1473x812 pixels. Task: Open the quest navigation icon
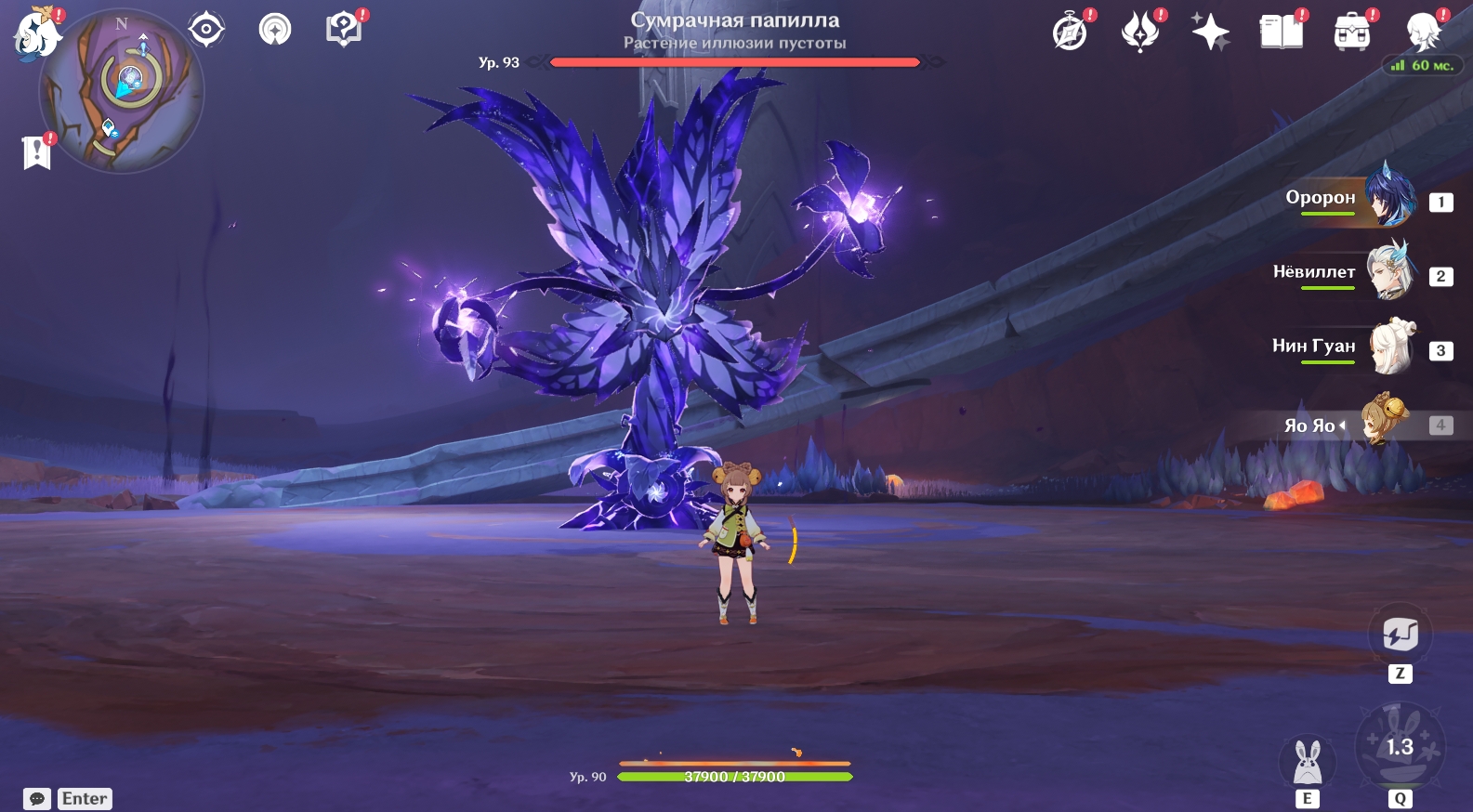click(274, 30)
